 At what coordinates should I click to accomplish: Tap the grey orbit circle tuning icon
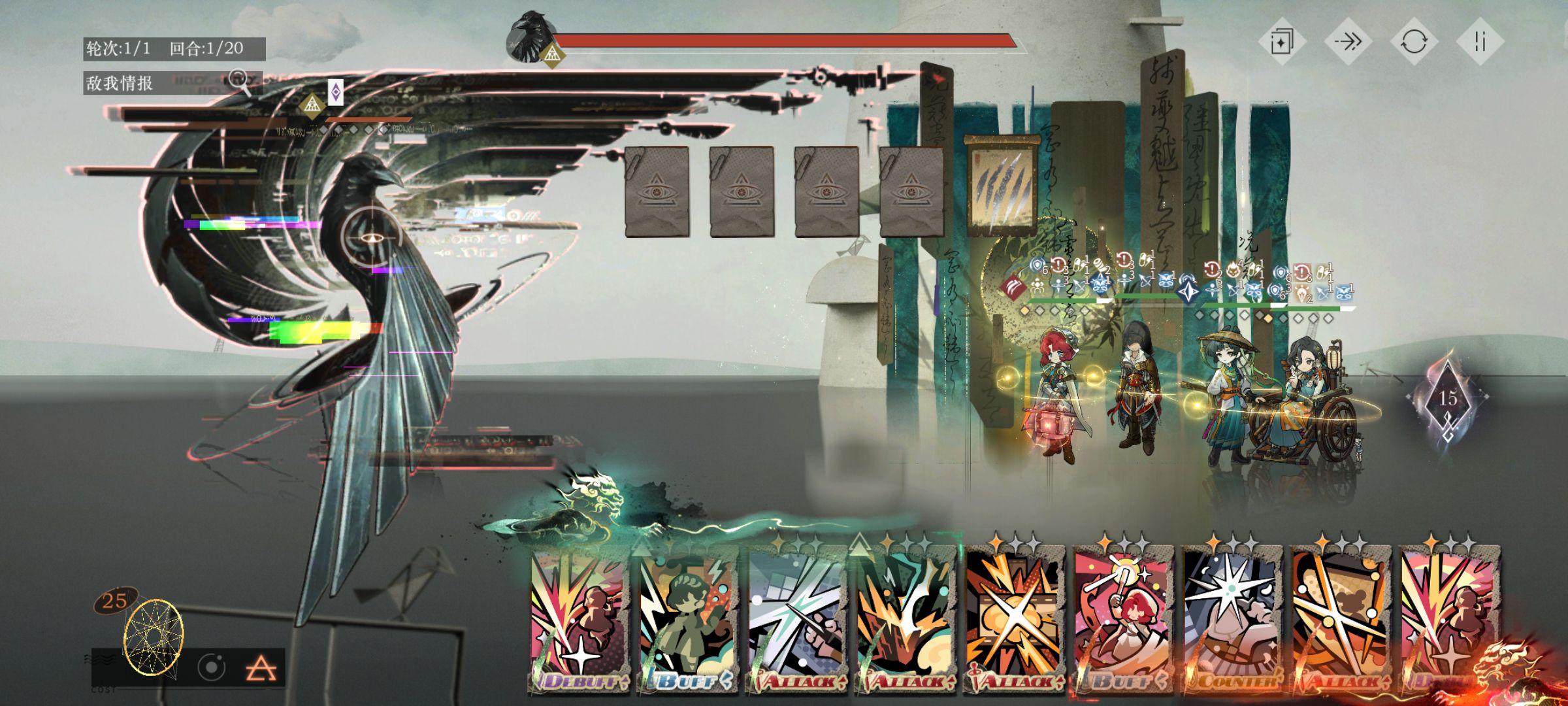[212, 667]
